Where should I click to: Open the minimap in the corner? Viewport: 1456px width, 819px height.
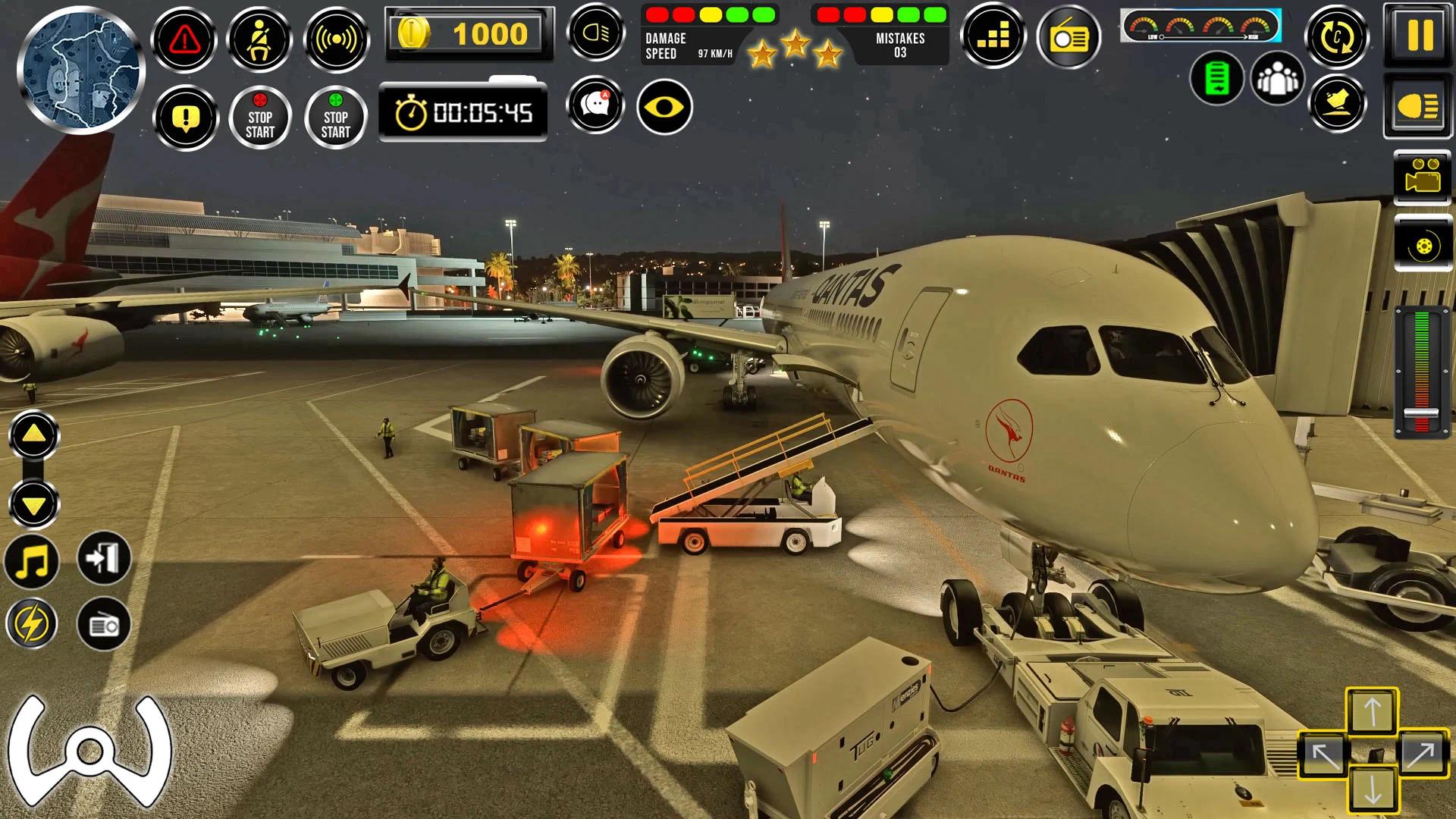tap(80, 72)
